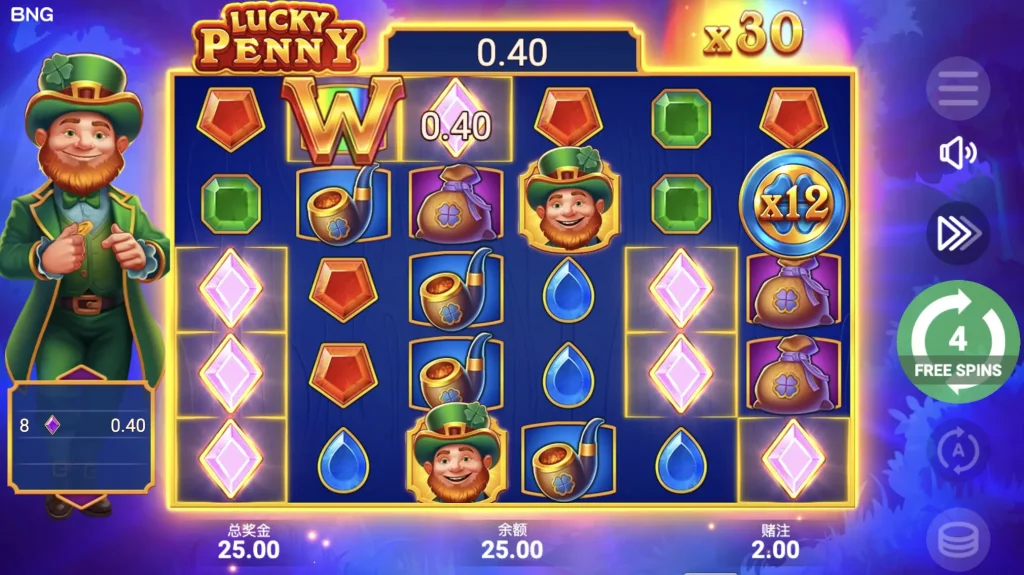The height and width of the screenshot is (575, 1024).
Task: Open the coin stack bet settings
Action: tap(957, 540)
